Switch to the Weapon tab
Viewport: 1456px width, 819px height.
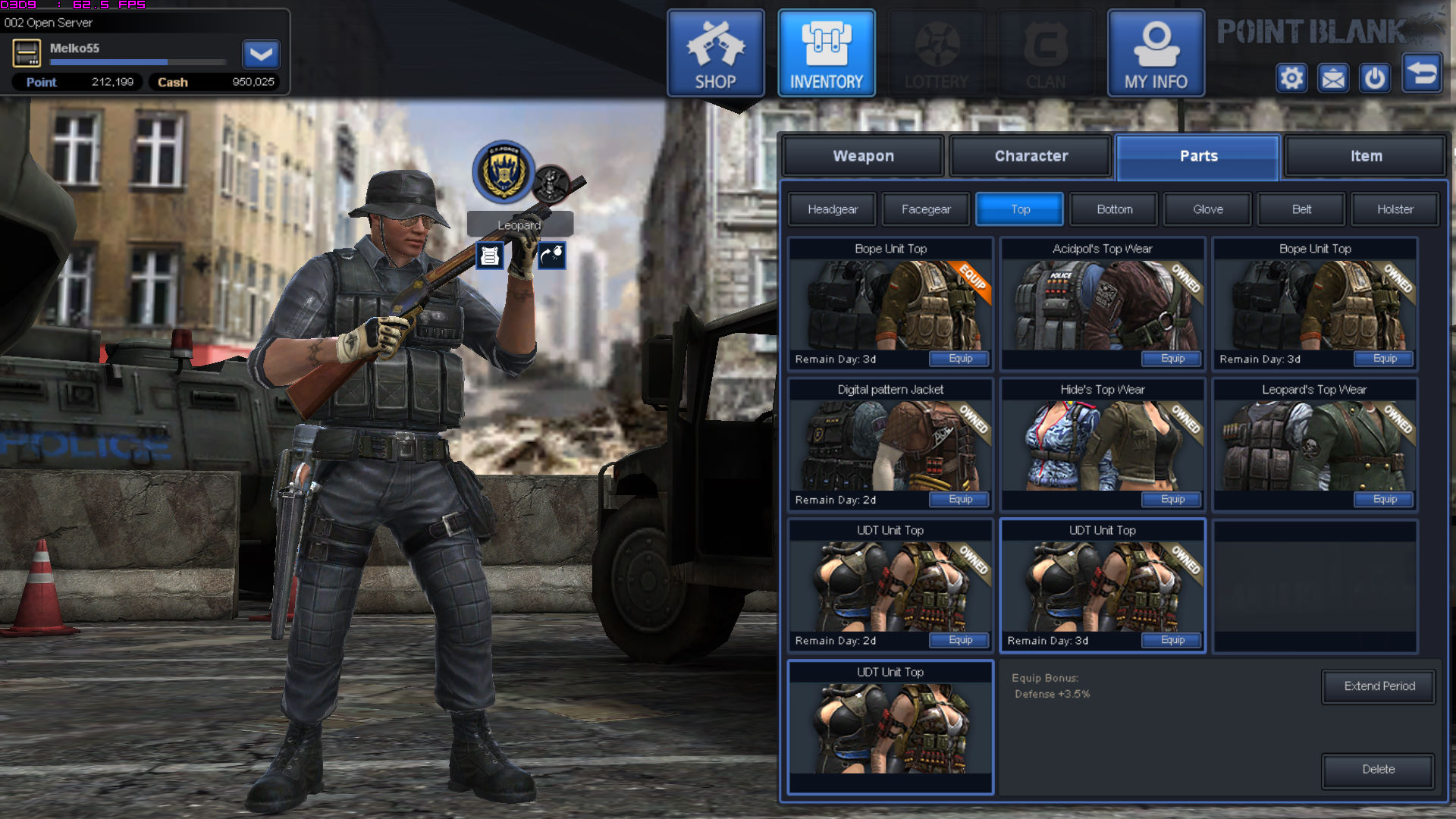coord(863,156)
